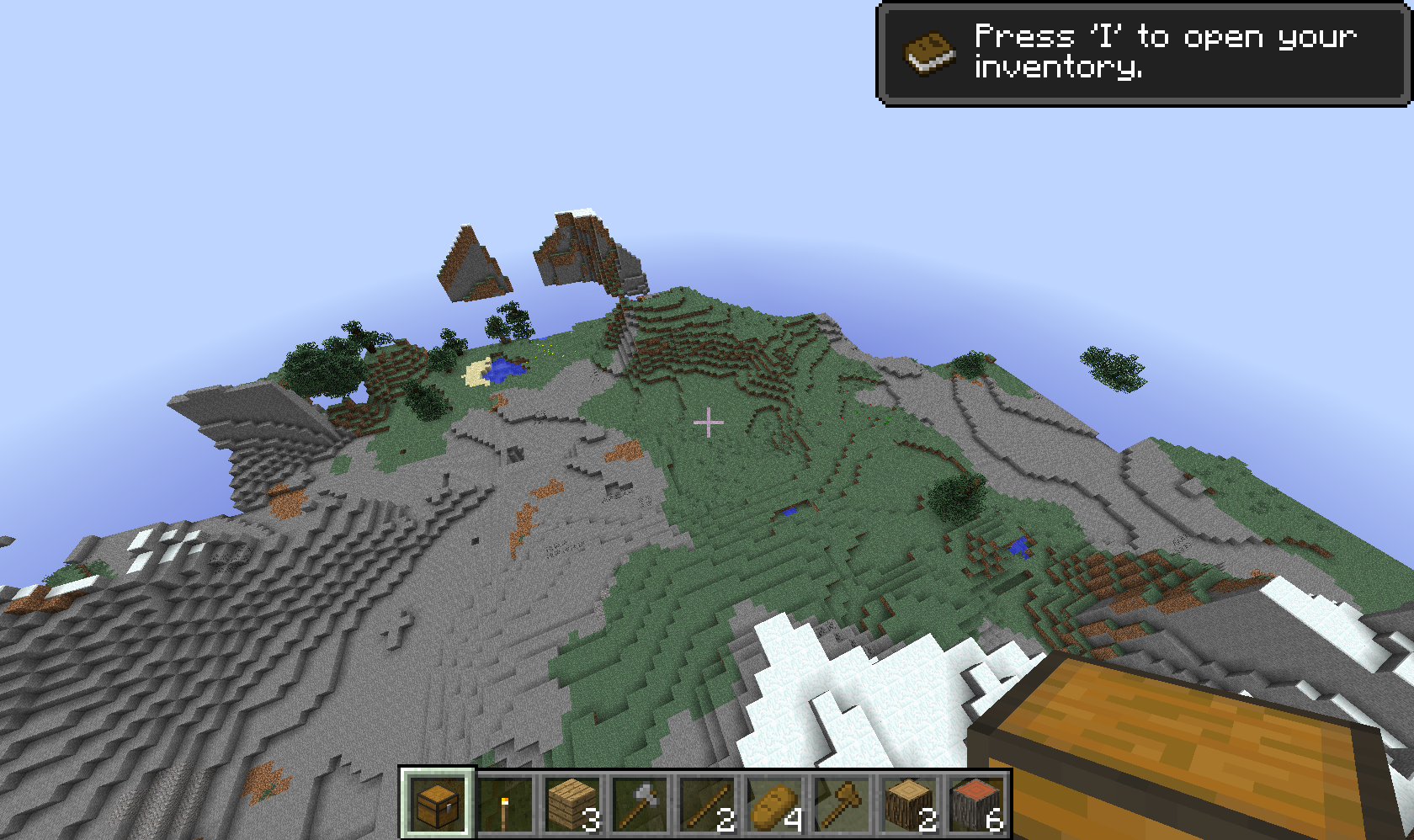1414x840 pixels.
Task: Select the torch in the hotbar
Action: pyautogui.click(x=505, y=804)
